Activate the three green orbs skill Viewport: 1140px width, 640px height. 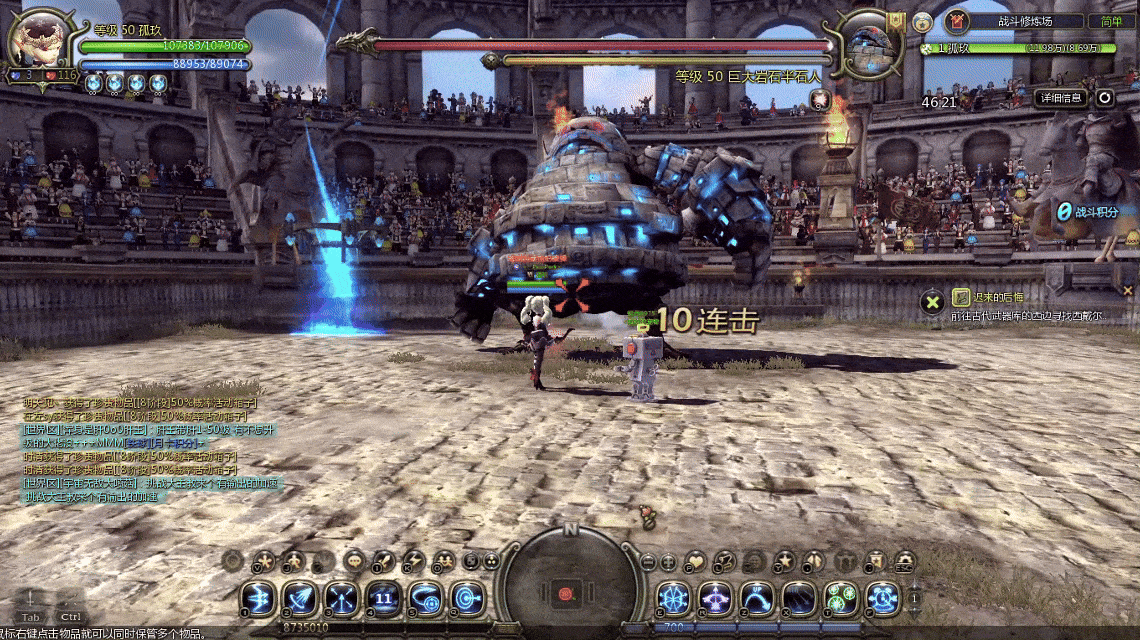840,598
